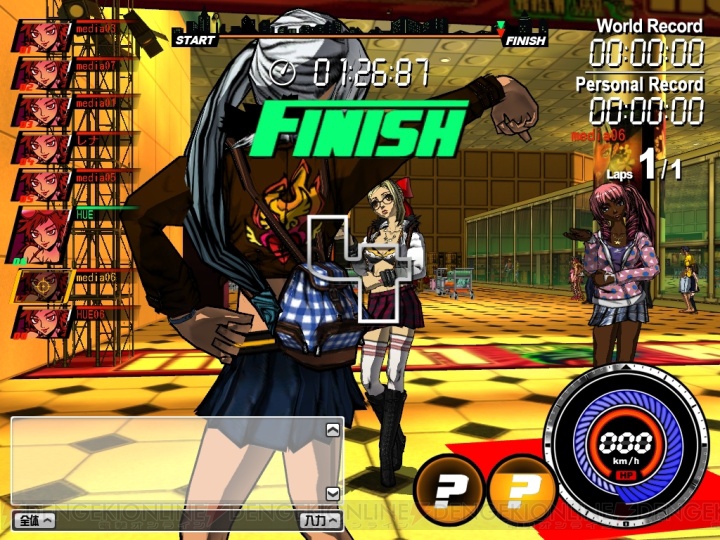
Task: Select racer media07 portrait in ranking list
Action: click(x=42, y=73)
